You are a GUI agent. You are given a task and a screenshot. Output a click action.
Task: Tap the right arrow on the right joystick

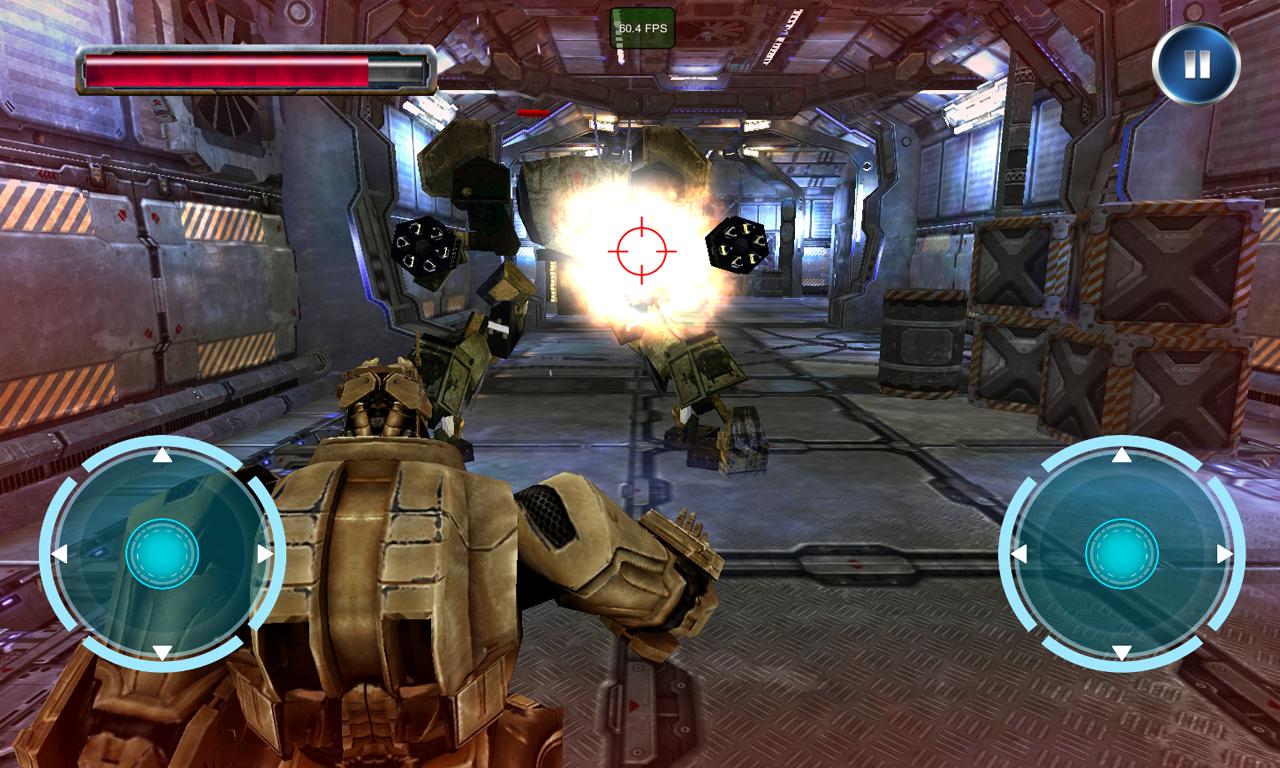click(x=1225, y=554)
